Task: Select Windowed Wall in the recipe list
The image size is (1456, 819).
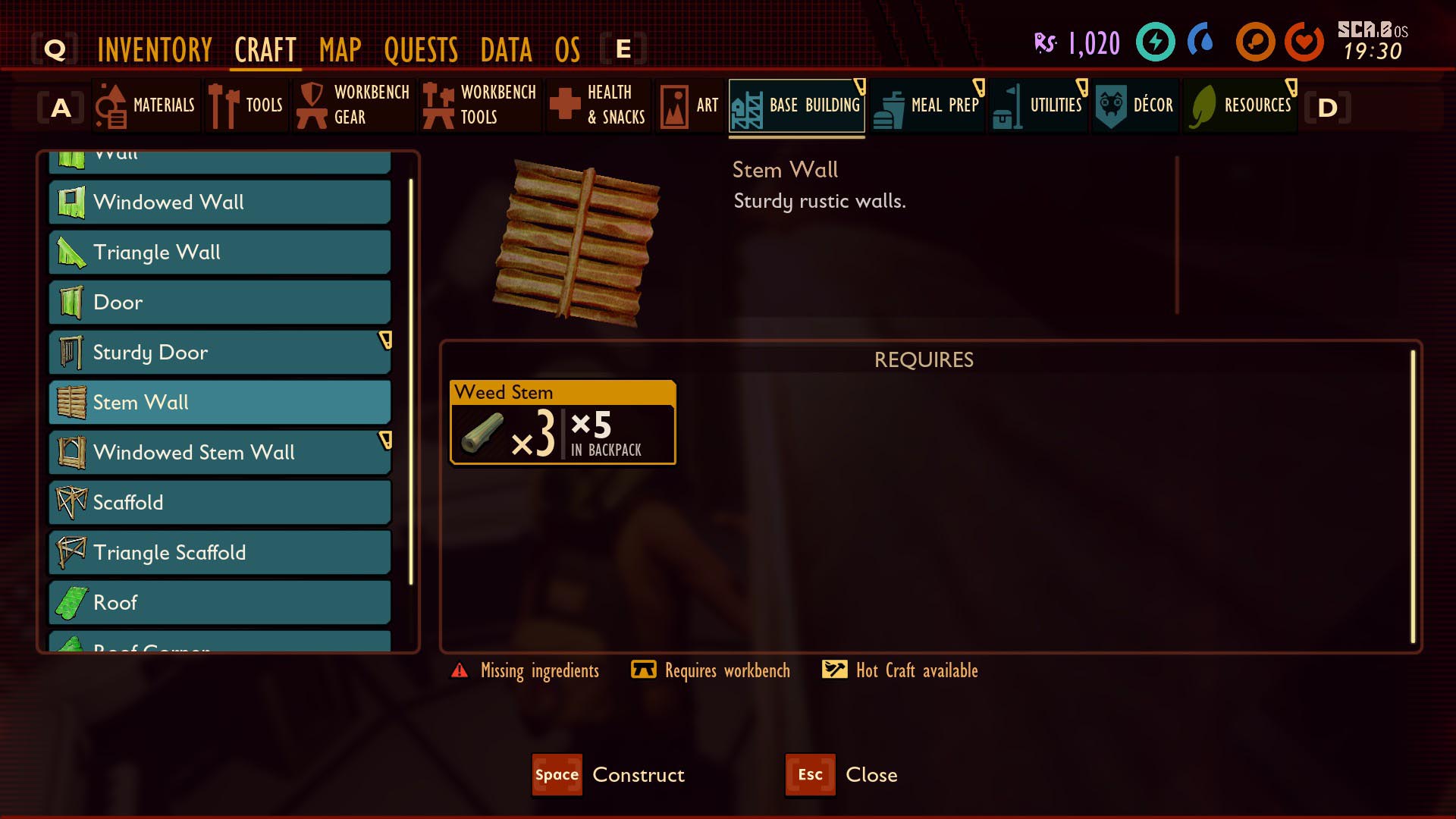Action: click(220, 202)
